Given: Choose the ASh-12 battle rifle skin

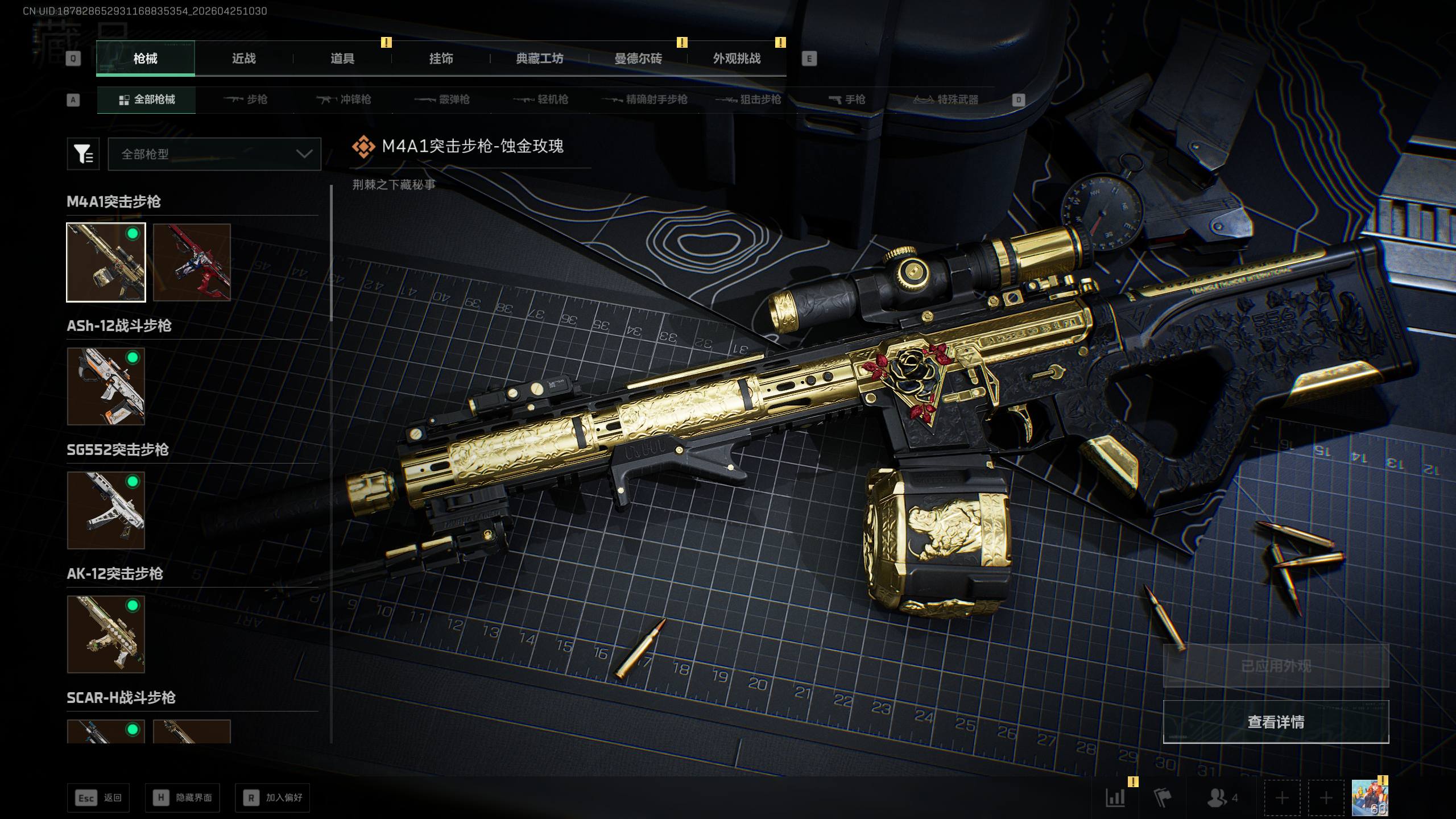Looking at the screenshot, I should point(106,386).
